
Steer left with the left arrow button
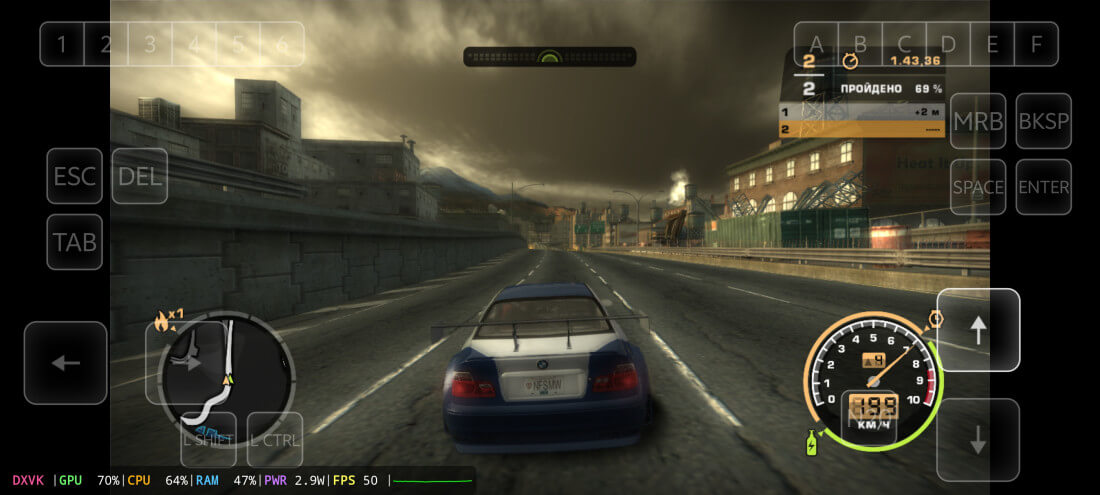tap(66, 362)
